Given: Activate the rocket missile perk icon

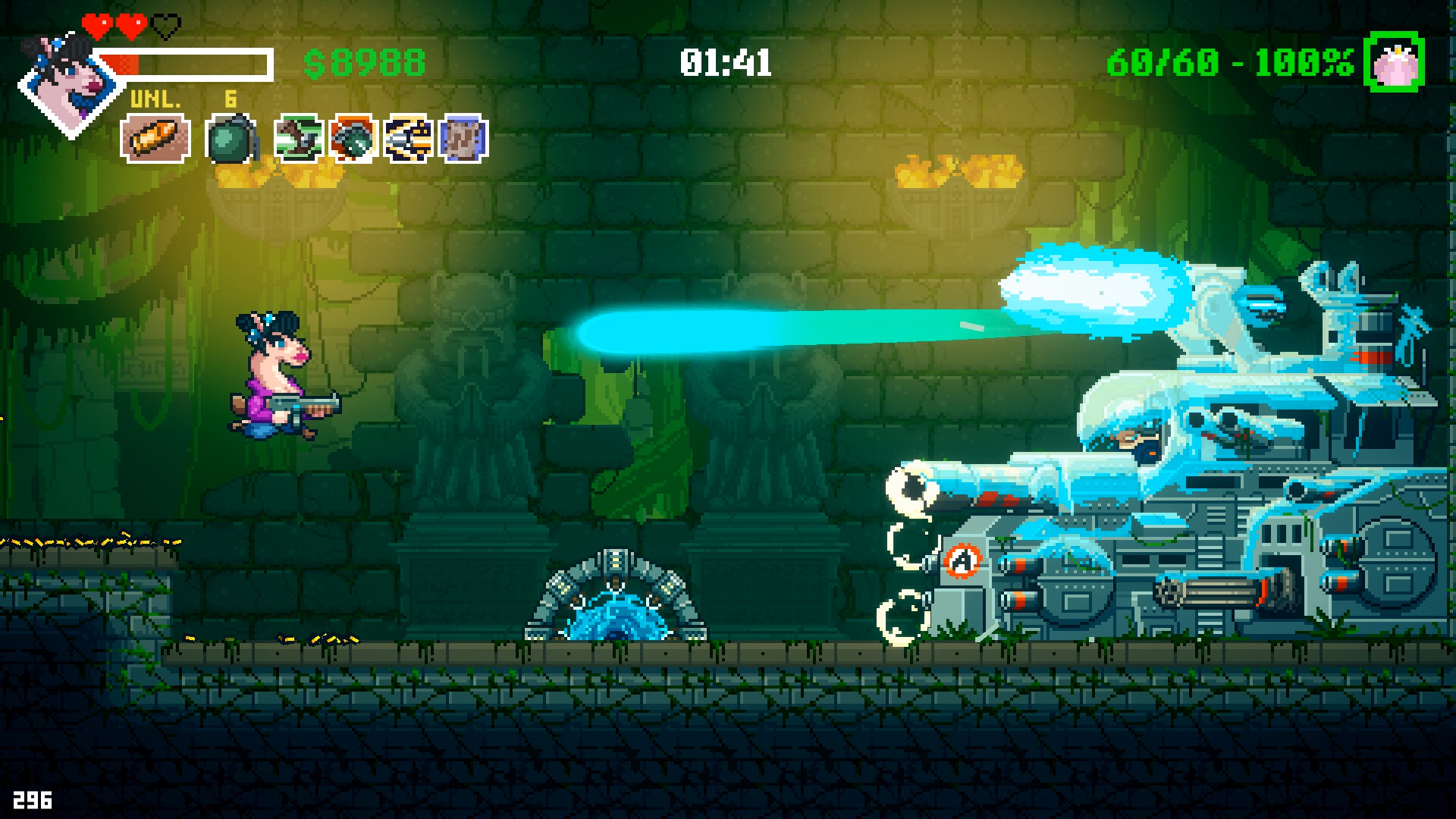Looking at the screenshot, I should (409, 139).
